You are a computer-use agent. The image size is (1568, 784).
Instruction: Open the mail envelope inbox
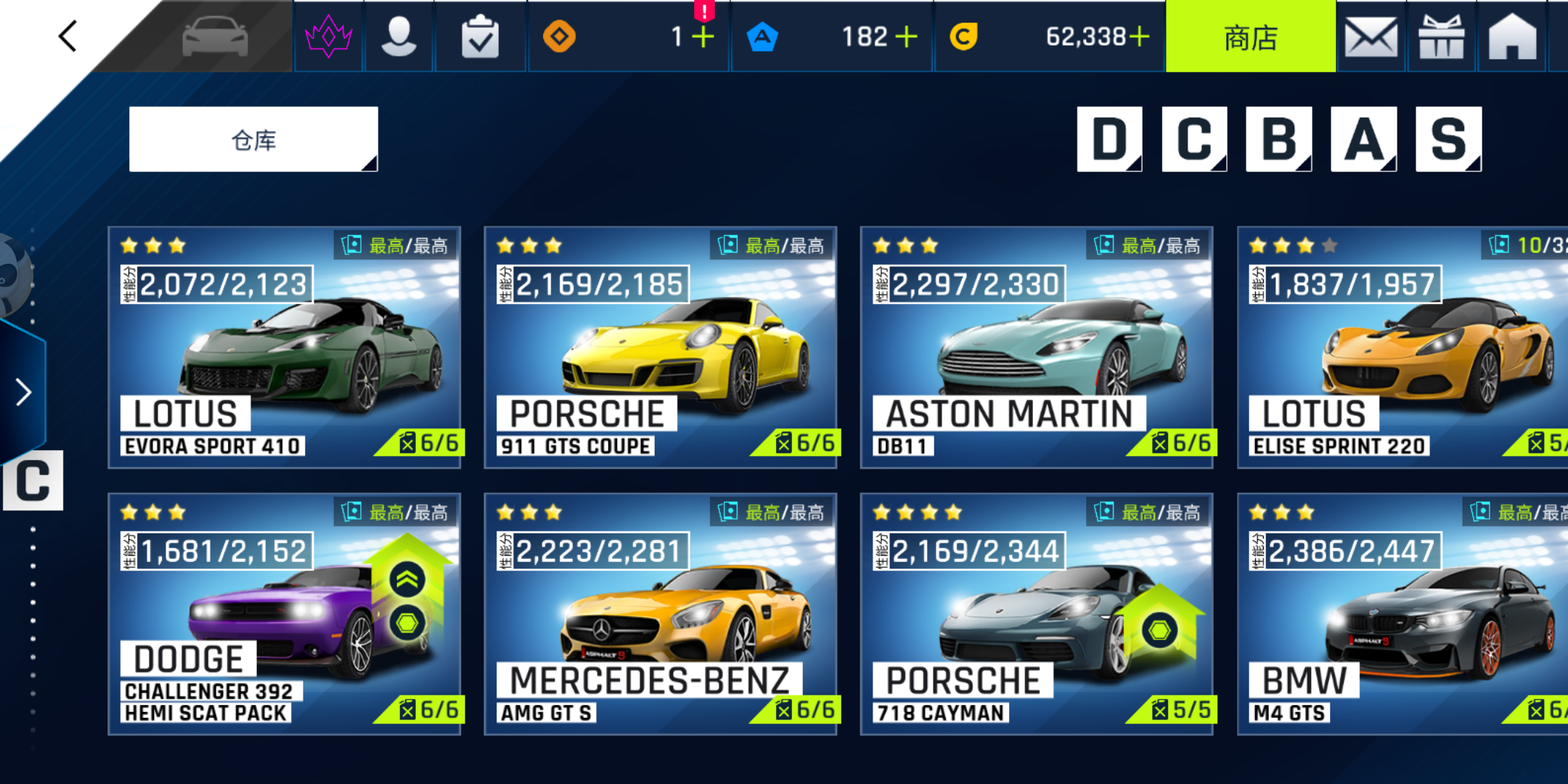1371,37
